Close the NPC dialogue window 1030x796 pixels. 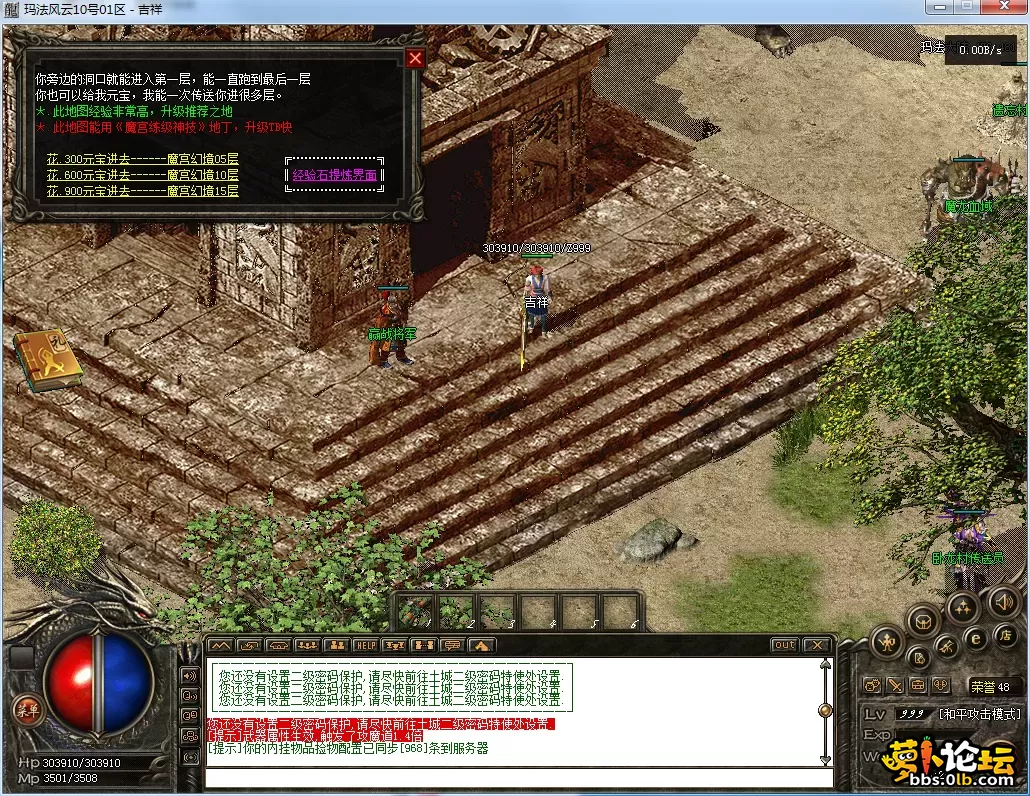click(415, 58)
